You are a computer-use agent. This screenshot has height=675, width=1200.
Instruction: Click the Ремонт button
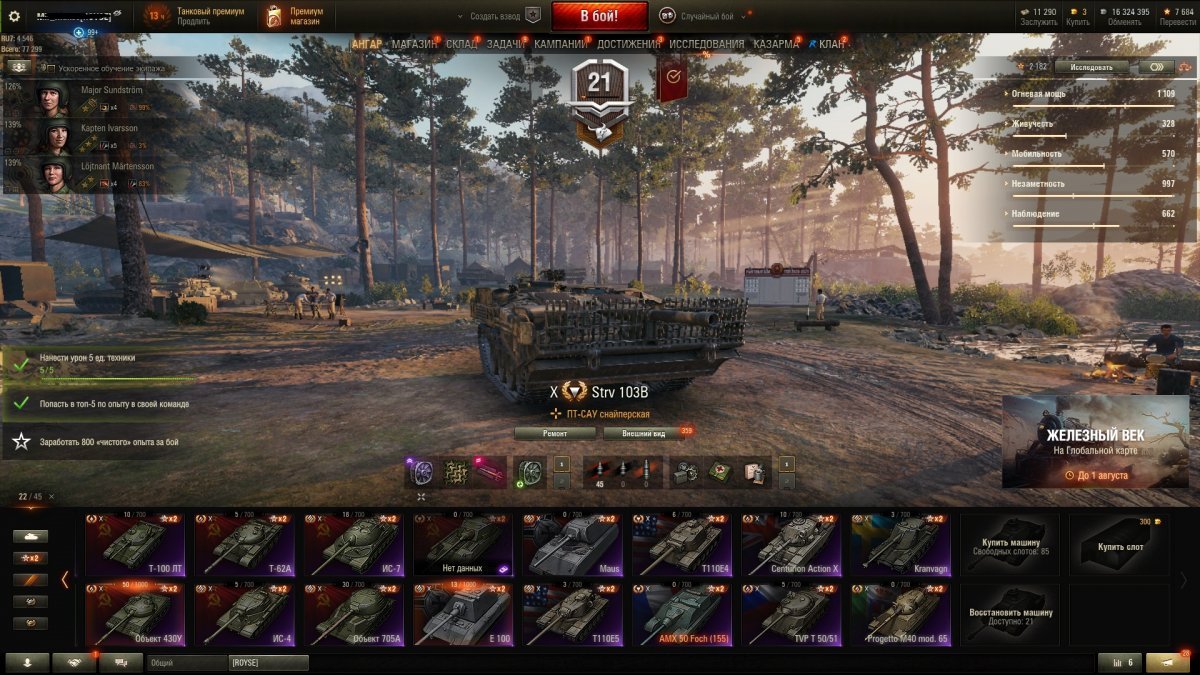(x=555, y=433)
